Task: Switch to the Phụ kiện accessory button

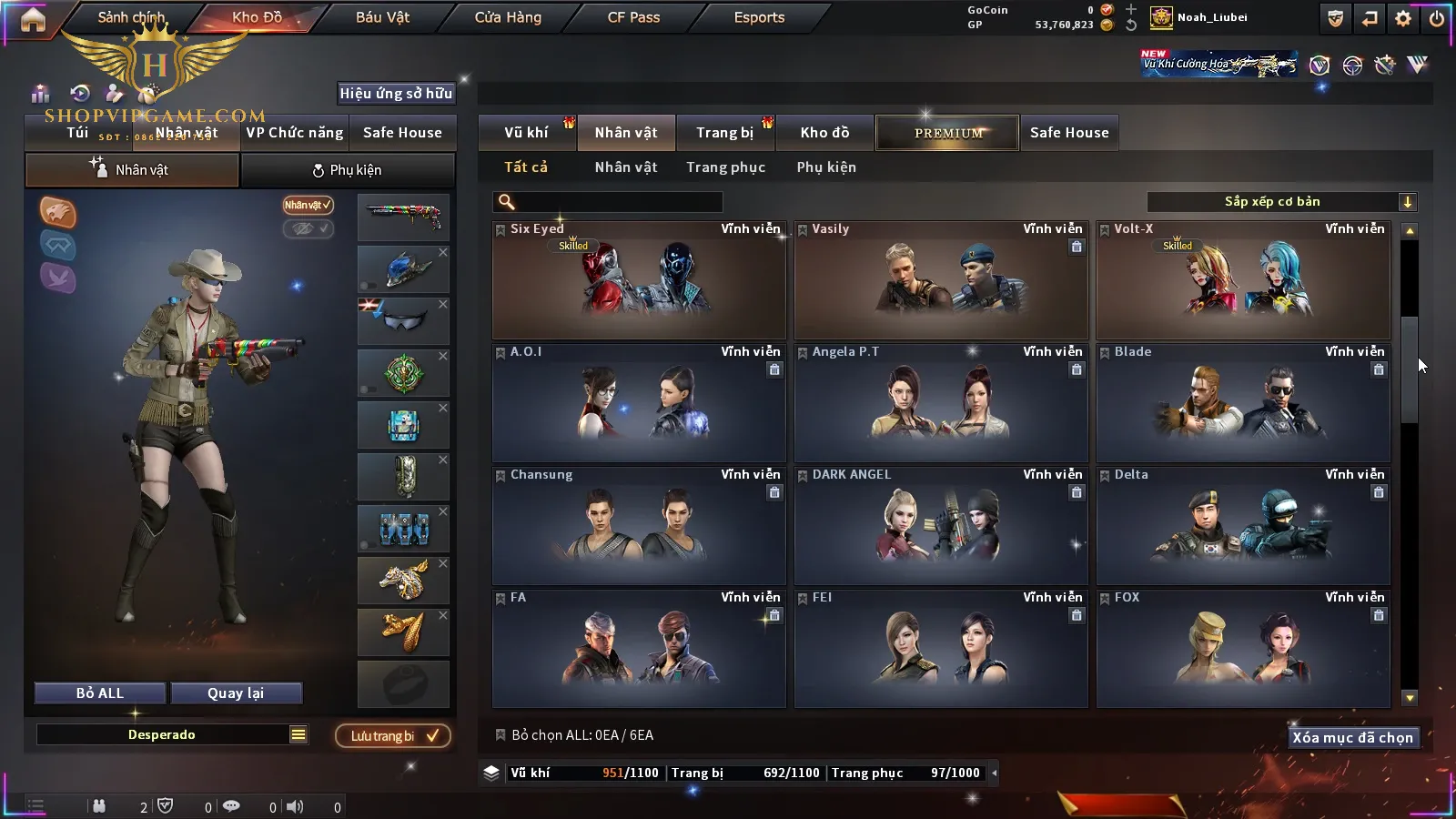Action: coord(348,170)
